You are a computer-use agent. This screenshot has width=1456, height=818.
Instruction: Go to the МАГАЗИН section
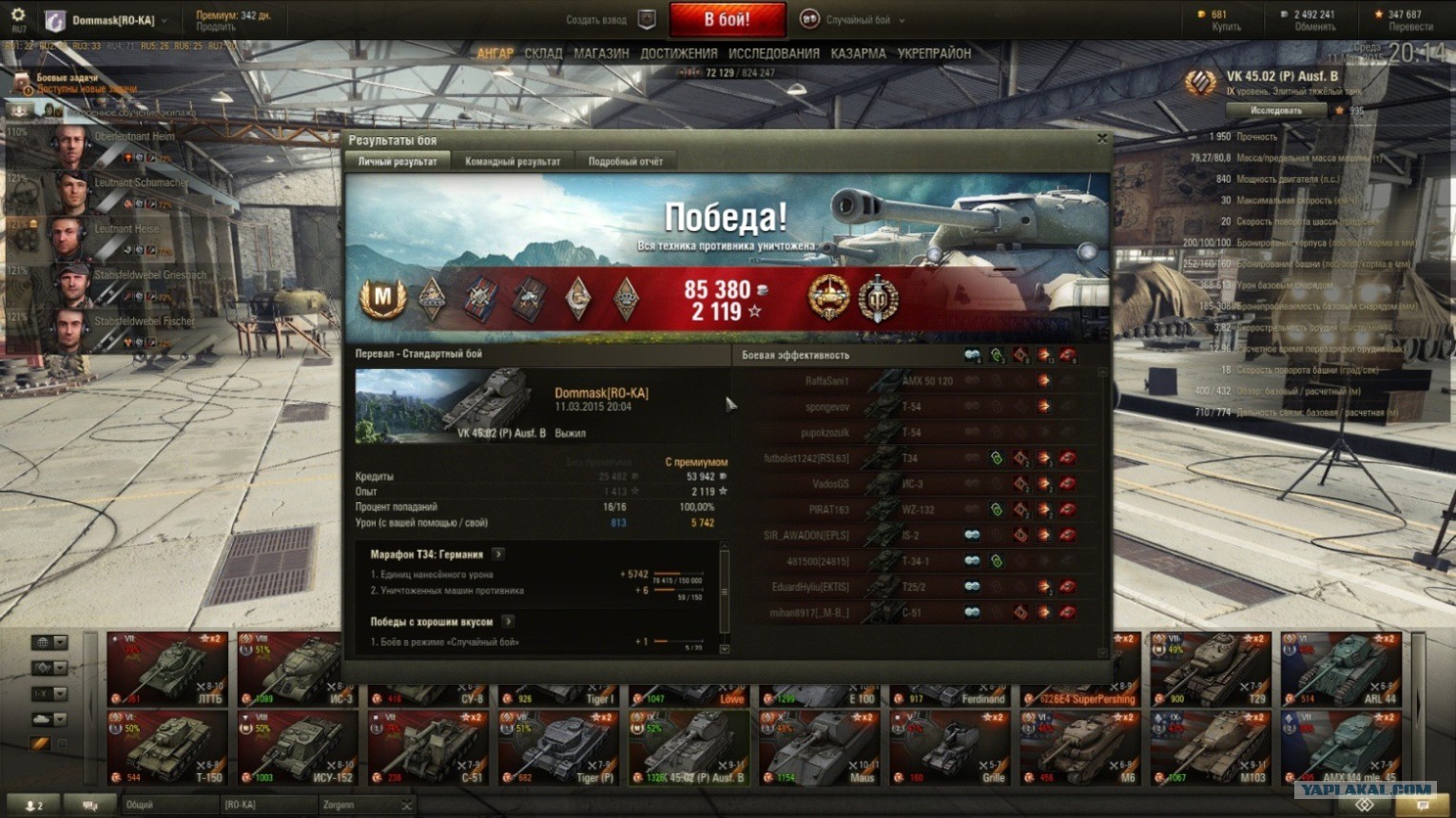(601, 54)
